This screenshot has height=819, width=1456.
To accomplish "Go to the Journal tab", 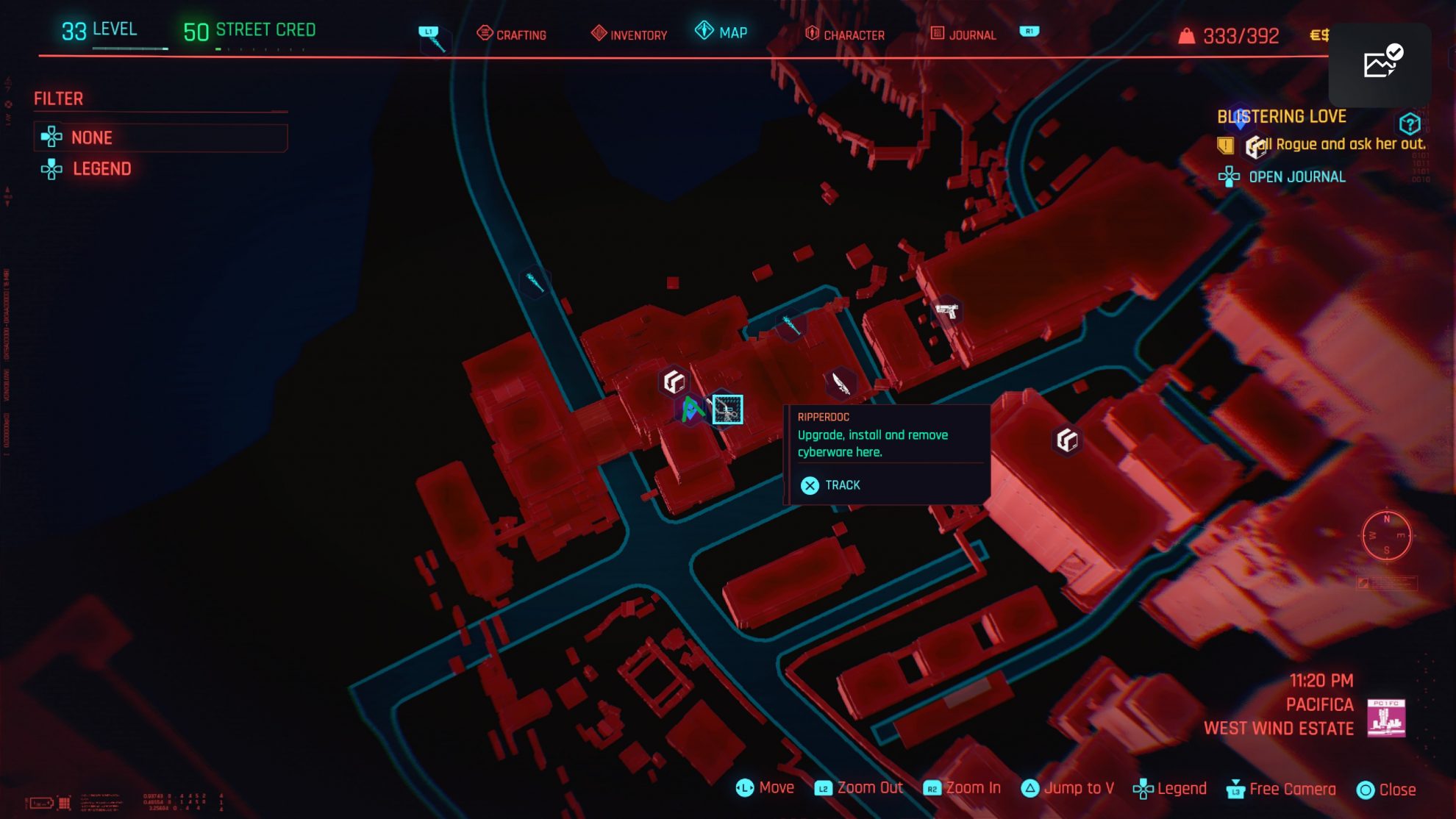I will click(x=963, y=34).
